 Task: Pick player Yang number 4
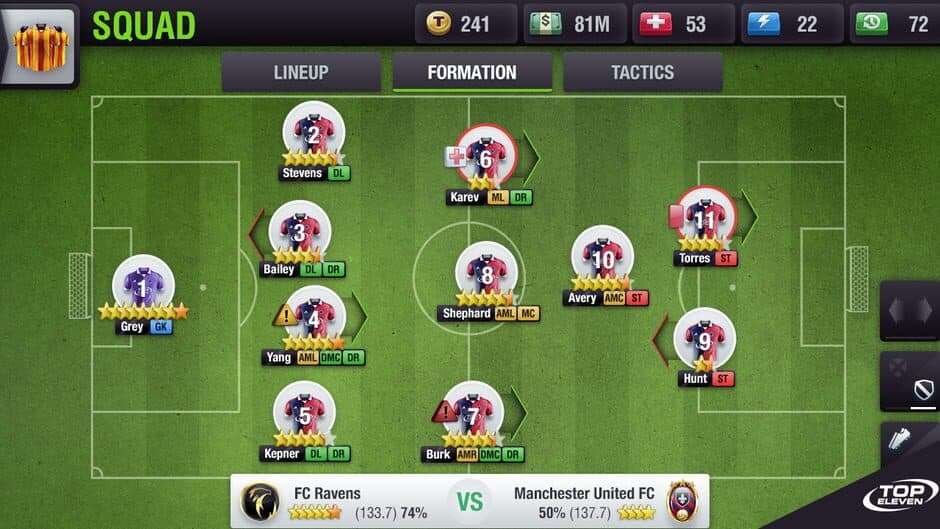314,318
